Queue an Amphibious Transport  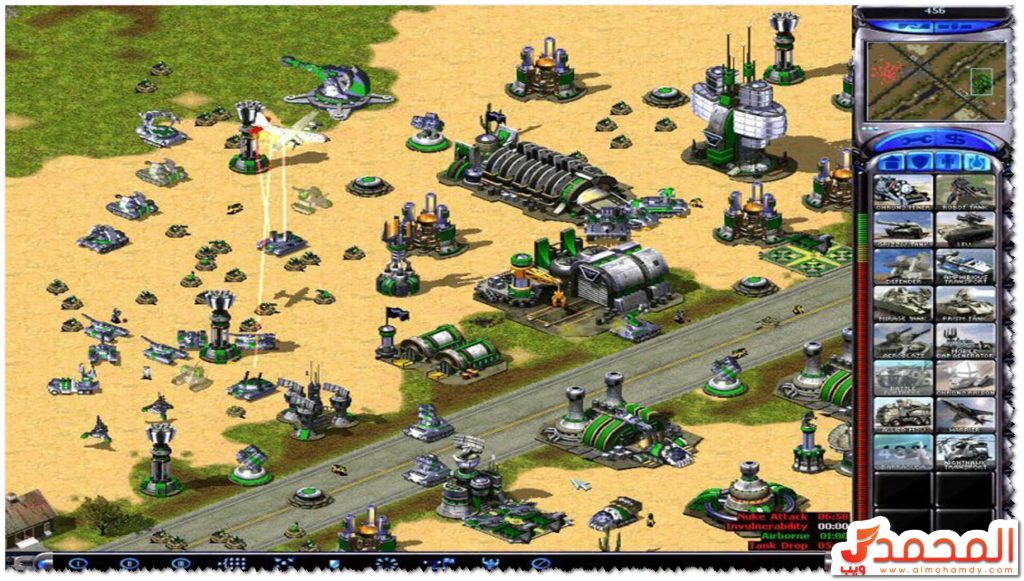click(x=965, y=265)
